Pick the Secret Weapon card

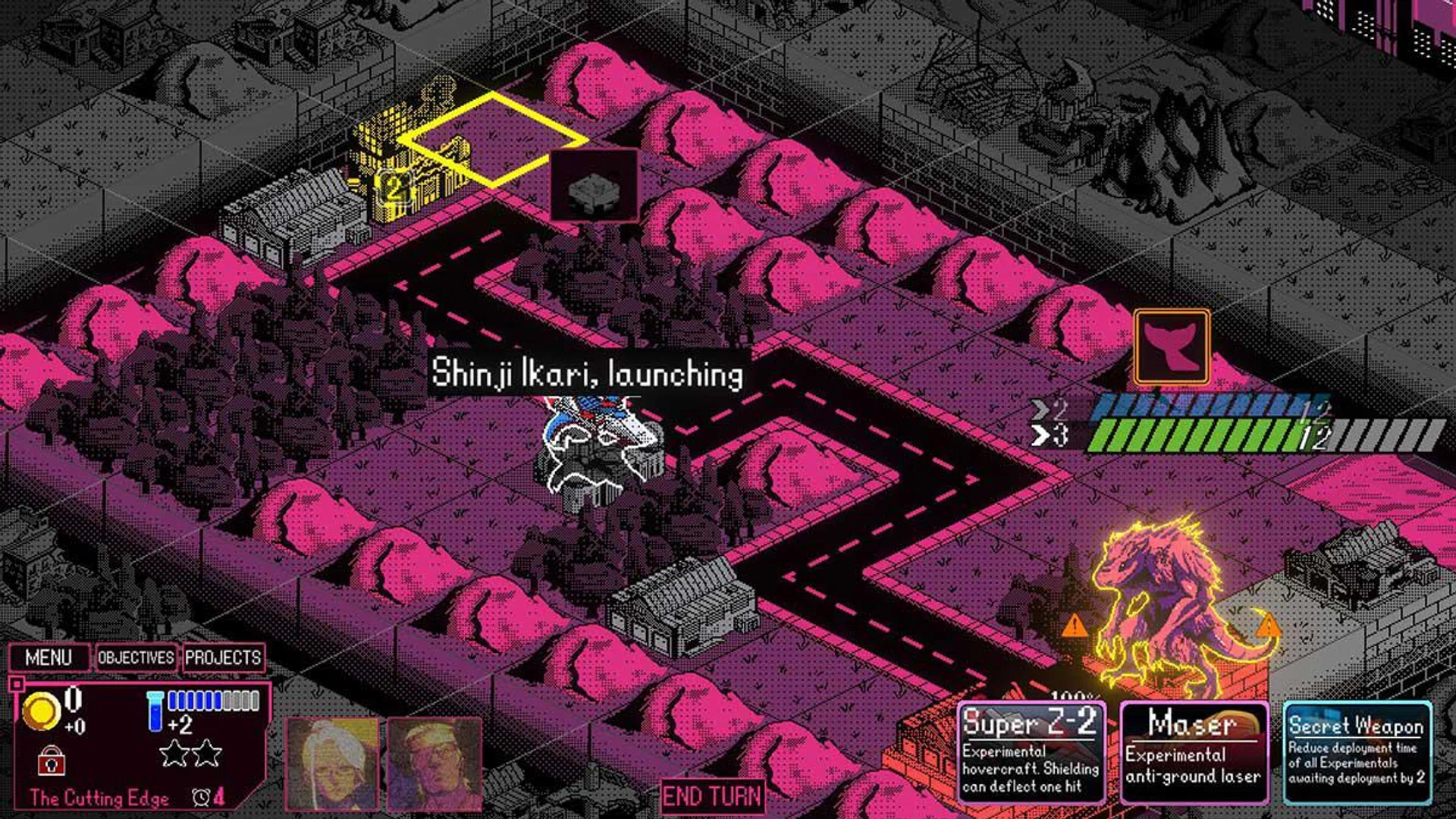[x=1356, y=752]
